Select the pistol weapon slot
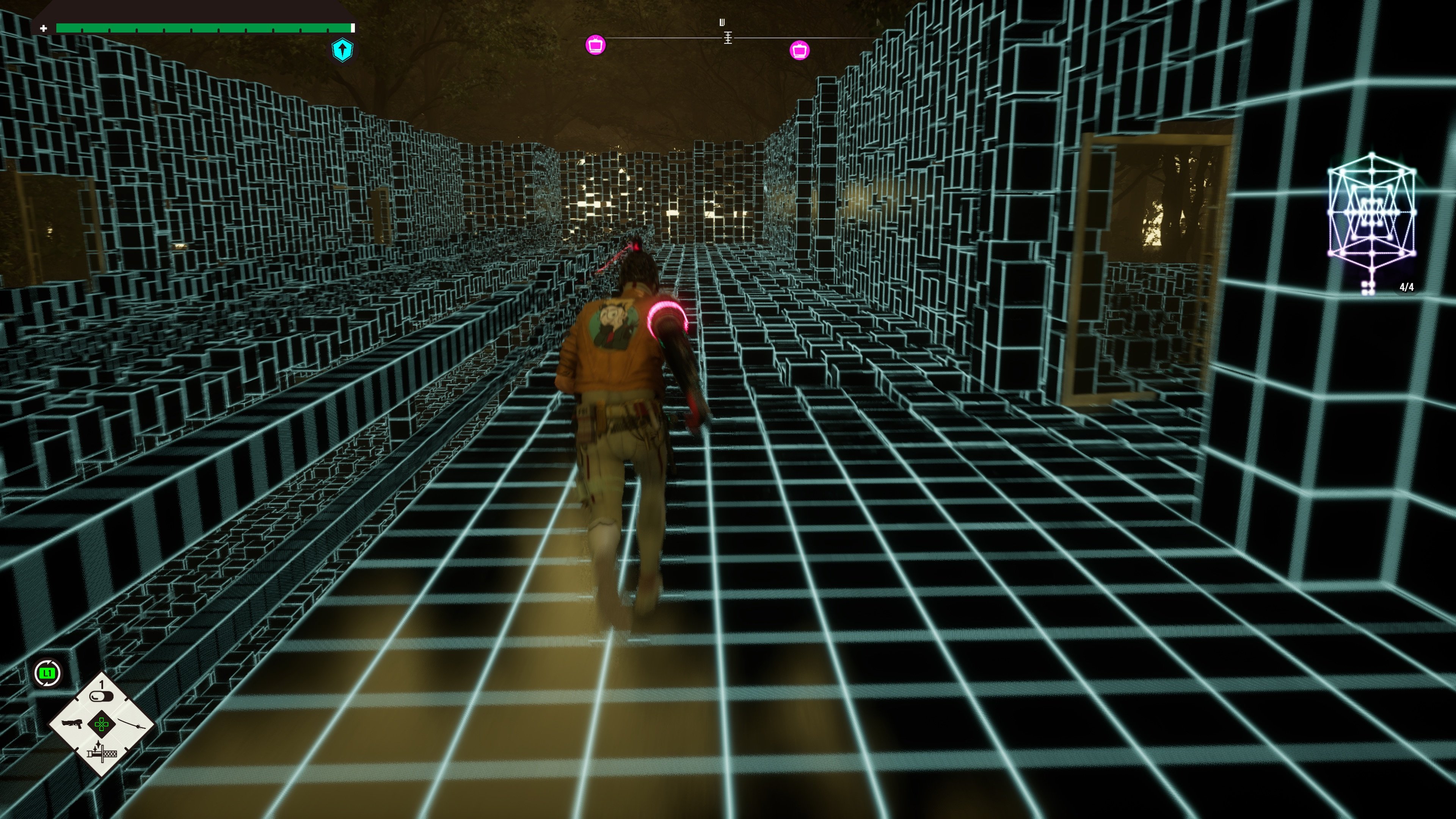 [x=72, y=724]
